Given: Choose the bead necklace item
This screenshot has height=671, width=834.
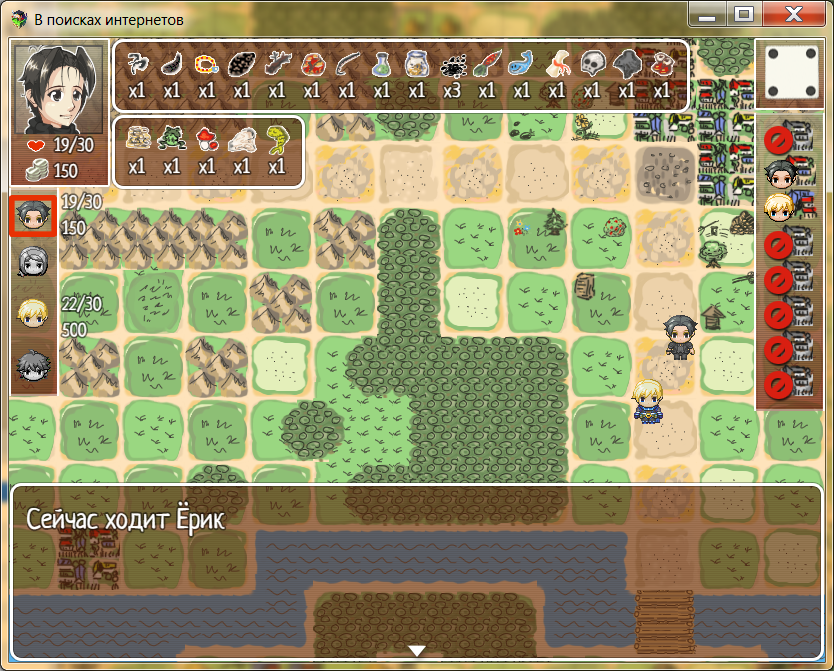Looking at the screenshot, I should pyautogui.click(x=206, y=66).
